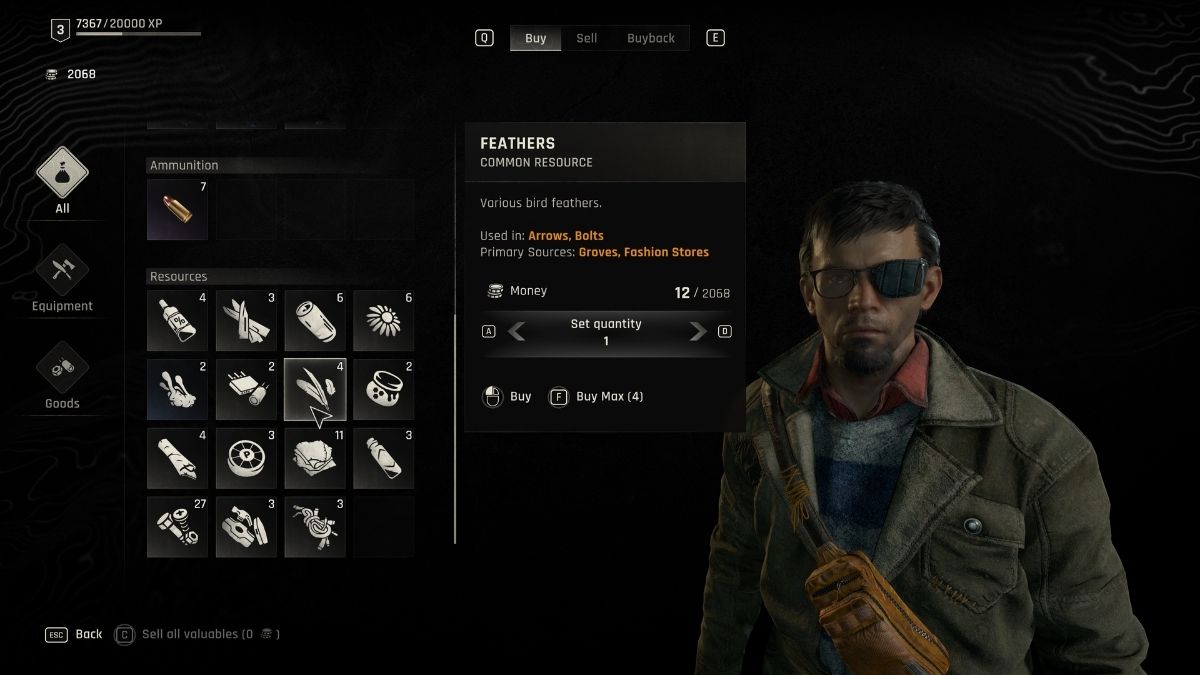This screenshot has width=1200, height=675.
Task: Select the pistol ammunition slot
Action: (x=178, y=210)
